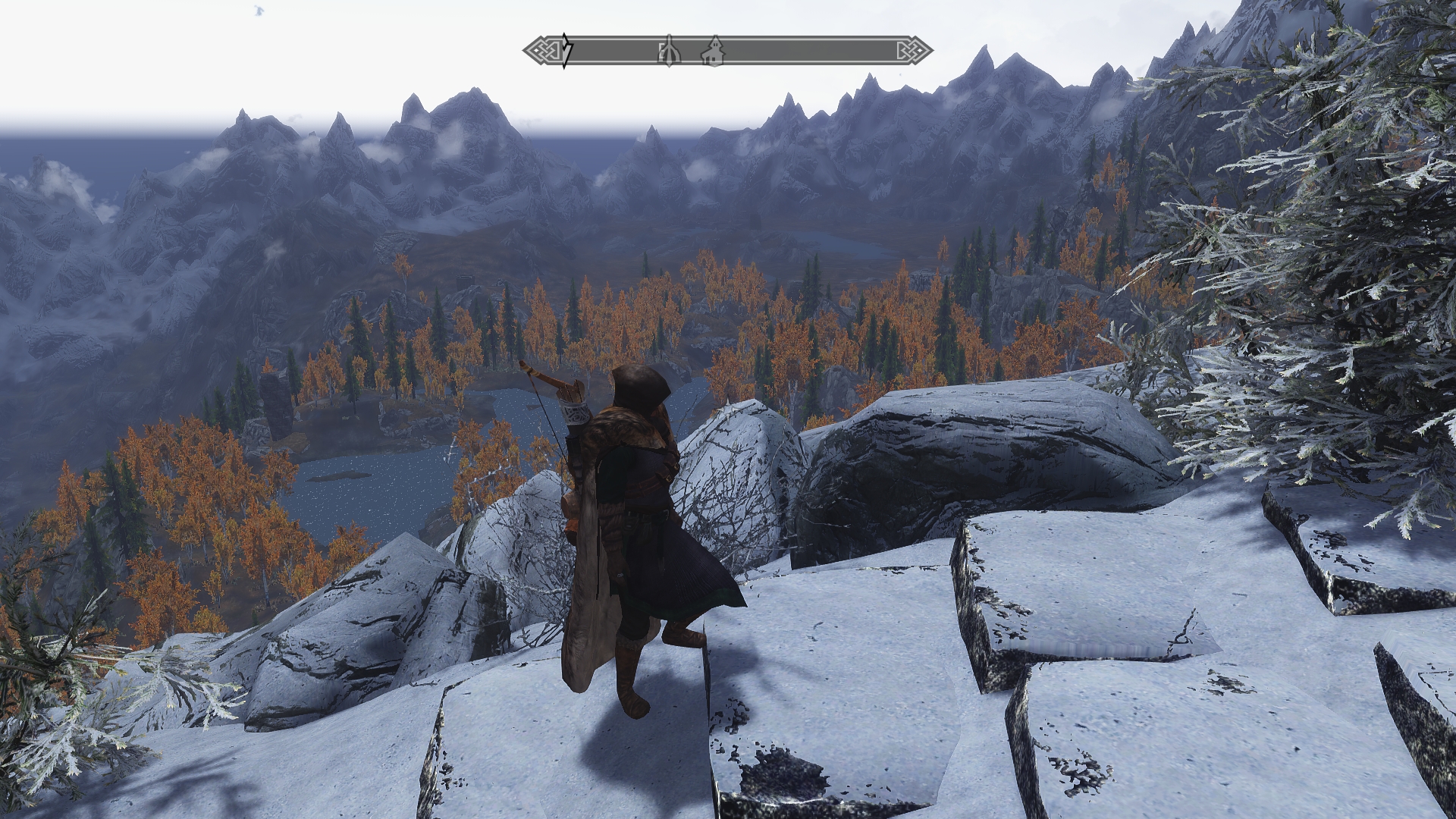Select the pointed arch marker on the compass
The image size is (1456, 819).
(669, 52)
